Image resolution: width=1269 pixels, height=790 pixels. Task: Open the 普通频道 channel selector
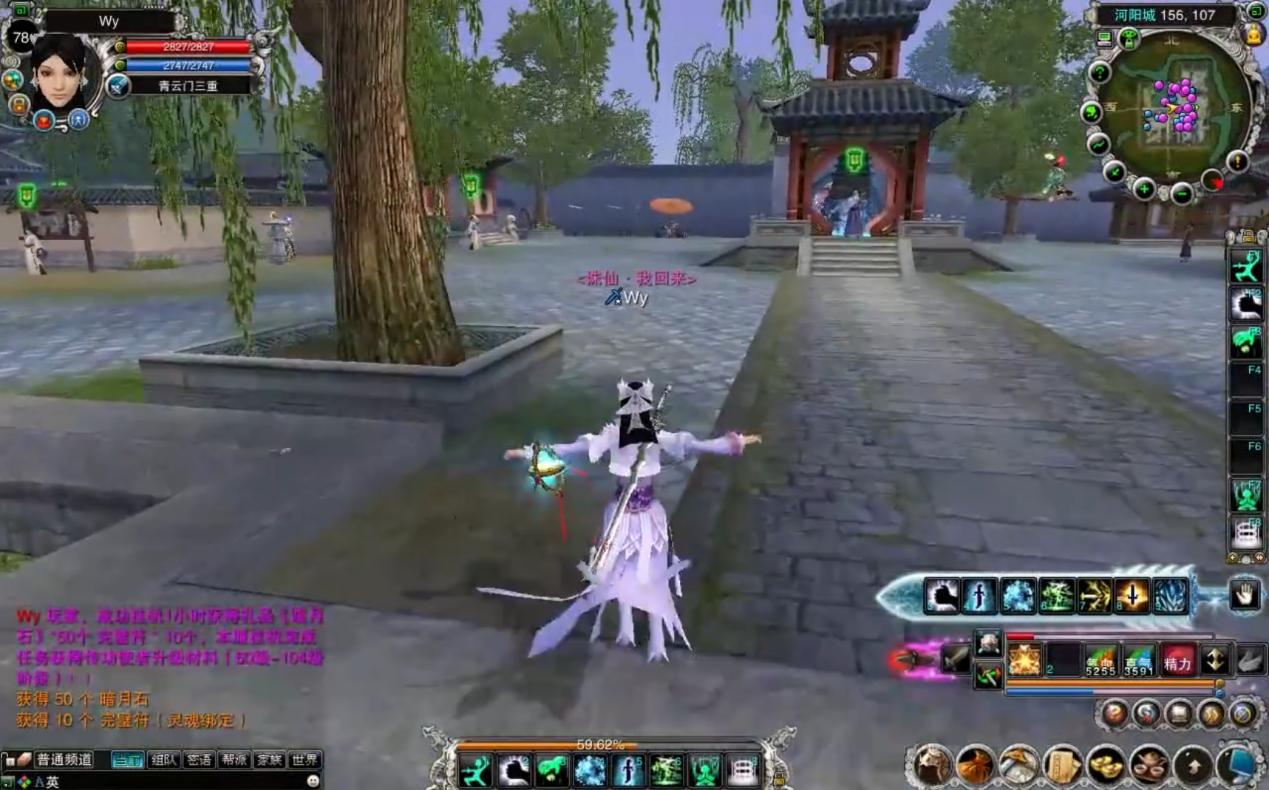pos(62,760)
